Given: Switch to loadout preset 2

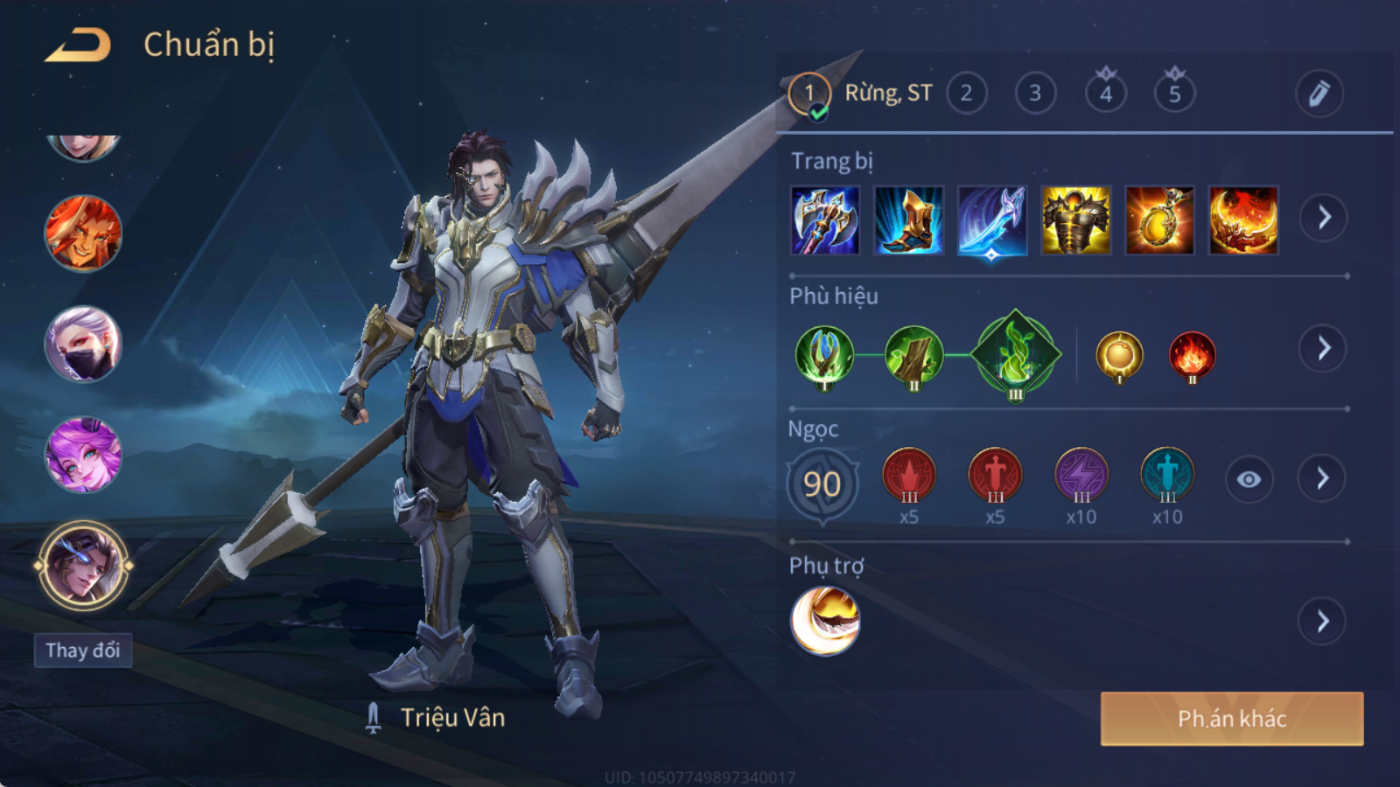Looking at the screenshot, I should 966,94.
